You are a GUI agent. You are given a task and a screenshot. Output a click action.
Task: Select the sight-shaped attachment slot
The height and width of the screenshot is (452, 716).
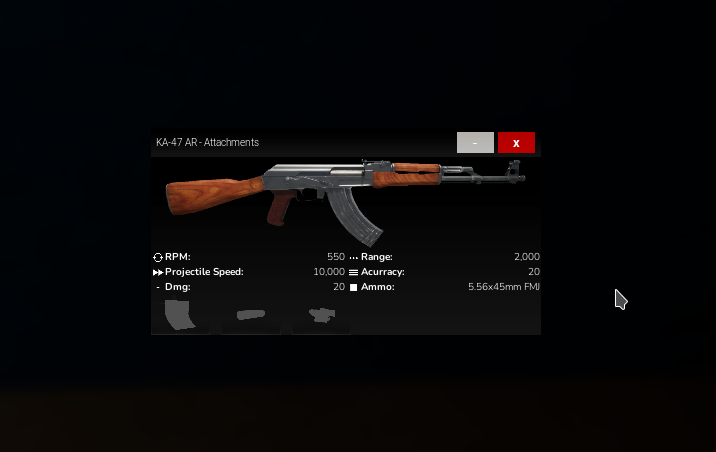[321, 315]
